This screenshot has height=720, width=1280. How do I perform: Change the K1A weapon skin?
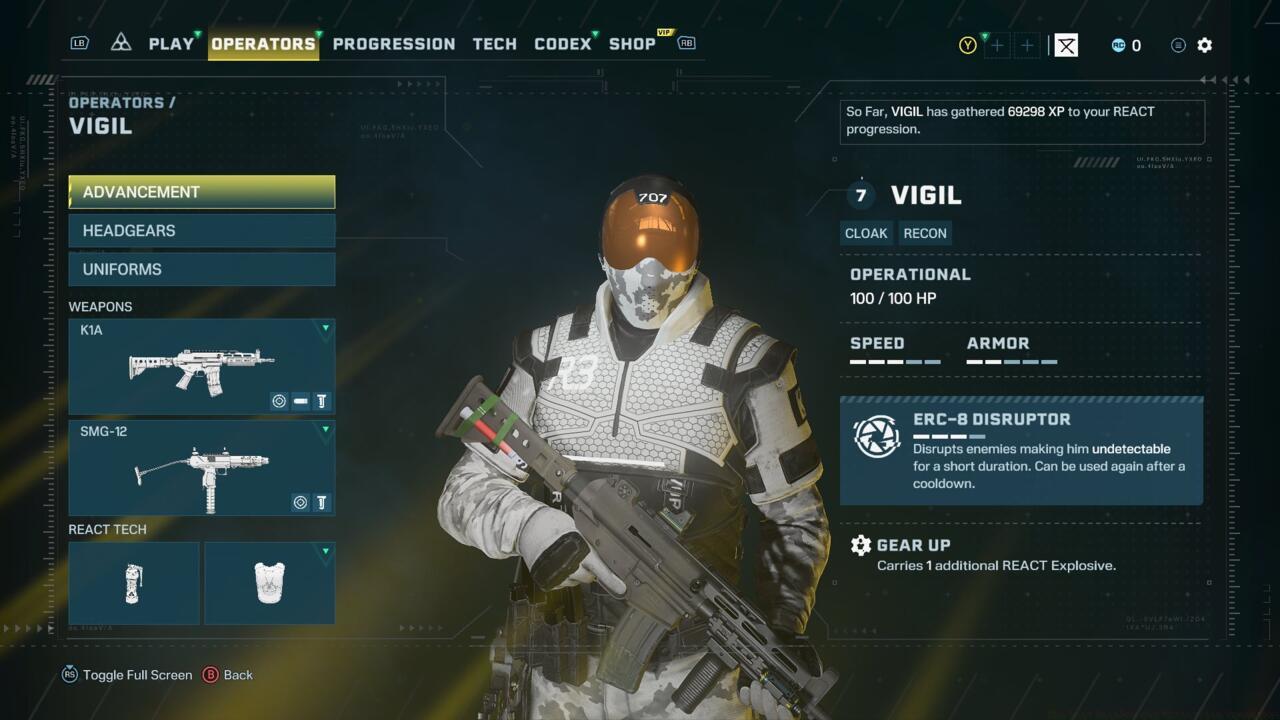[321, 401]
